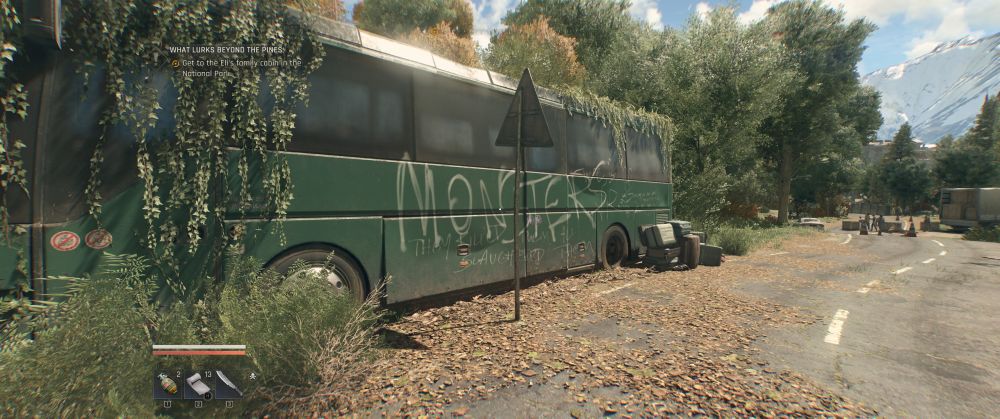Select the grenade slot in the hotbar
Screen dimensions: 1000x419
(x=167, y=384)
